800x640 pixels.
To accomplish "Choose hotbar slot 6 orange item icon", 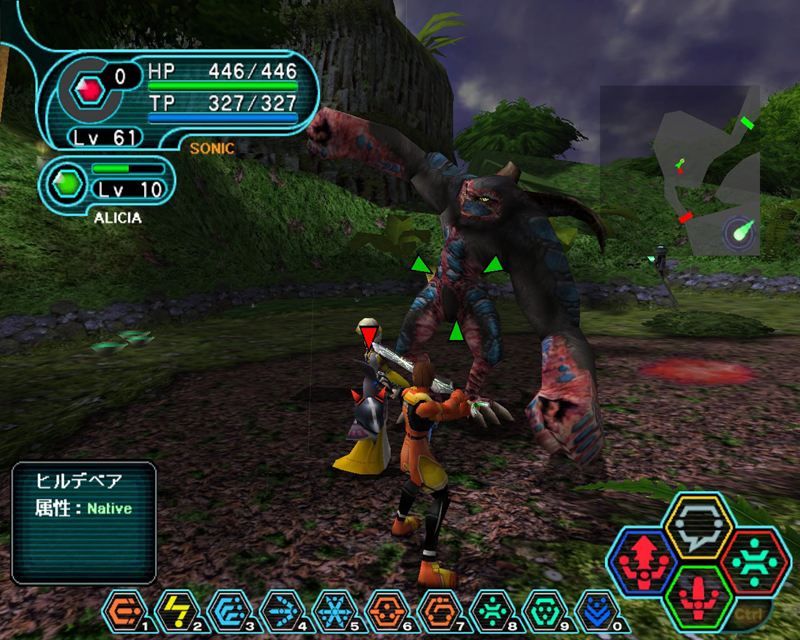I will 384,609.
